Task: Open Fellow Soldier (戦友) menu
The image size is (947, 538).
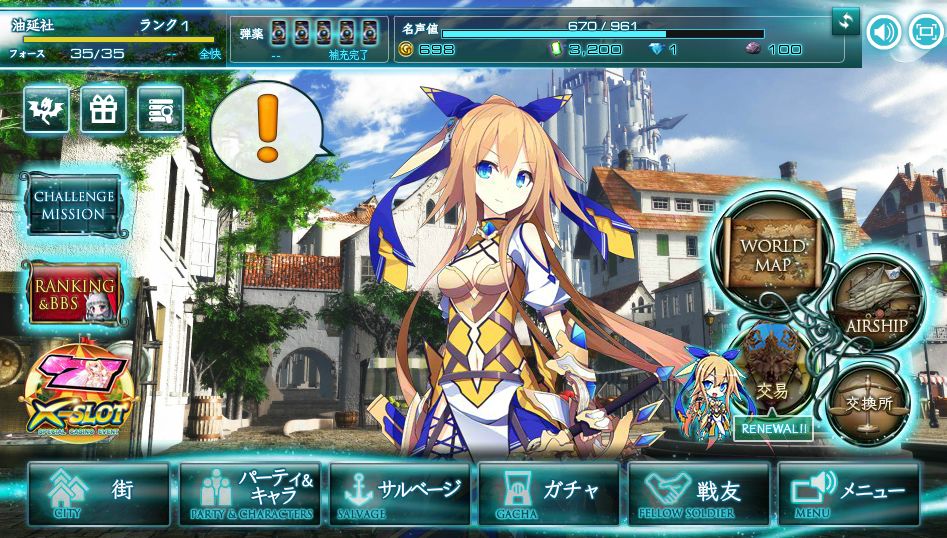Action: pyautogui.click(x=699, y=494)
